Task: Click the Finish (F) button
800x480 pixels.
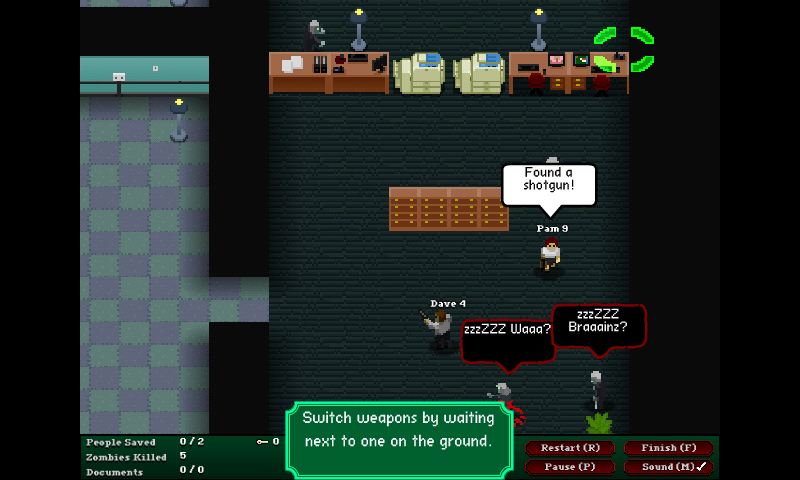Action: click(668, 448)
